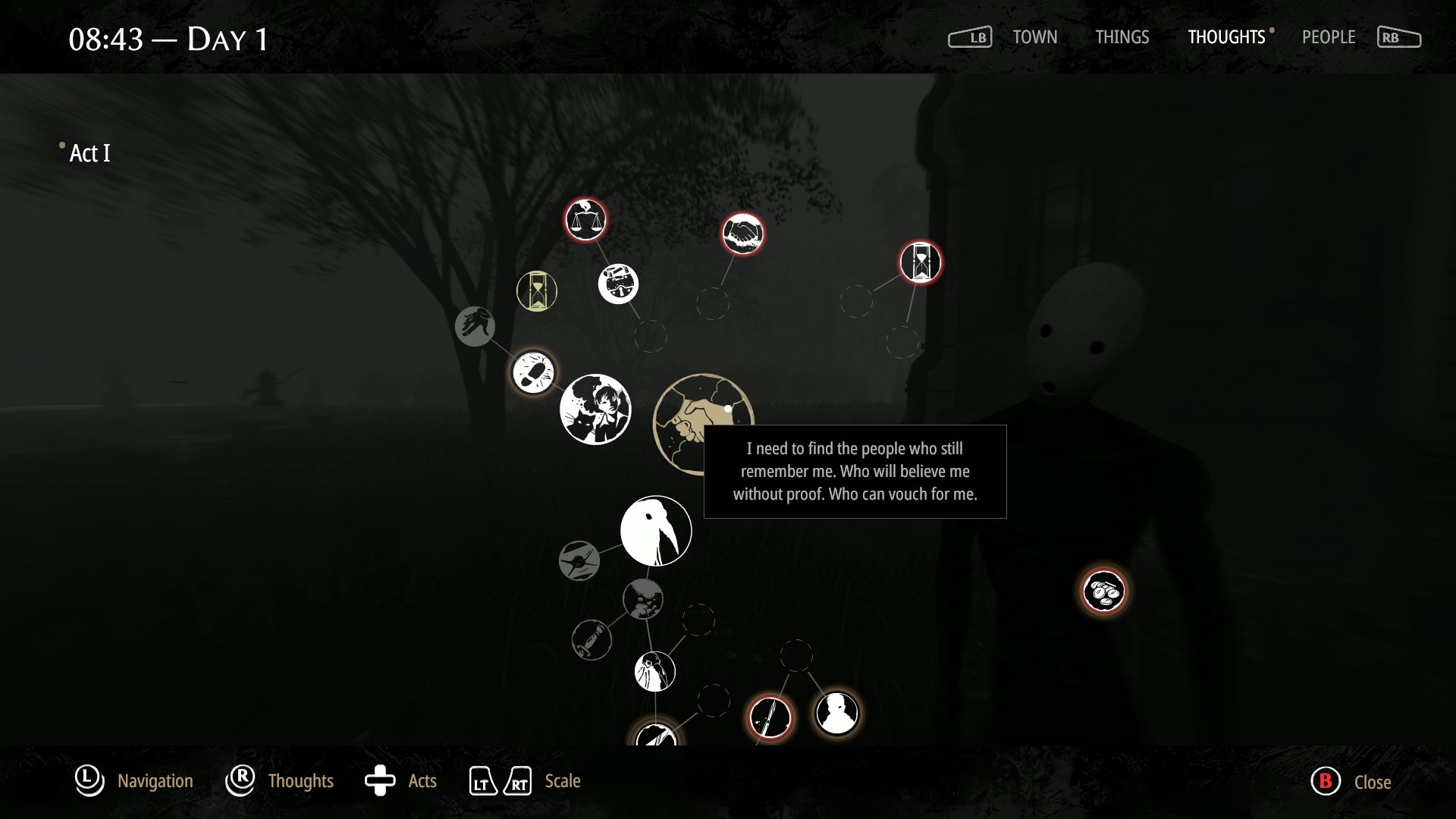Open the girl with cat thought node
The height and width of the screenshot is (819, 1456).
596,409
